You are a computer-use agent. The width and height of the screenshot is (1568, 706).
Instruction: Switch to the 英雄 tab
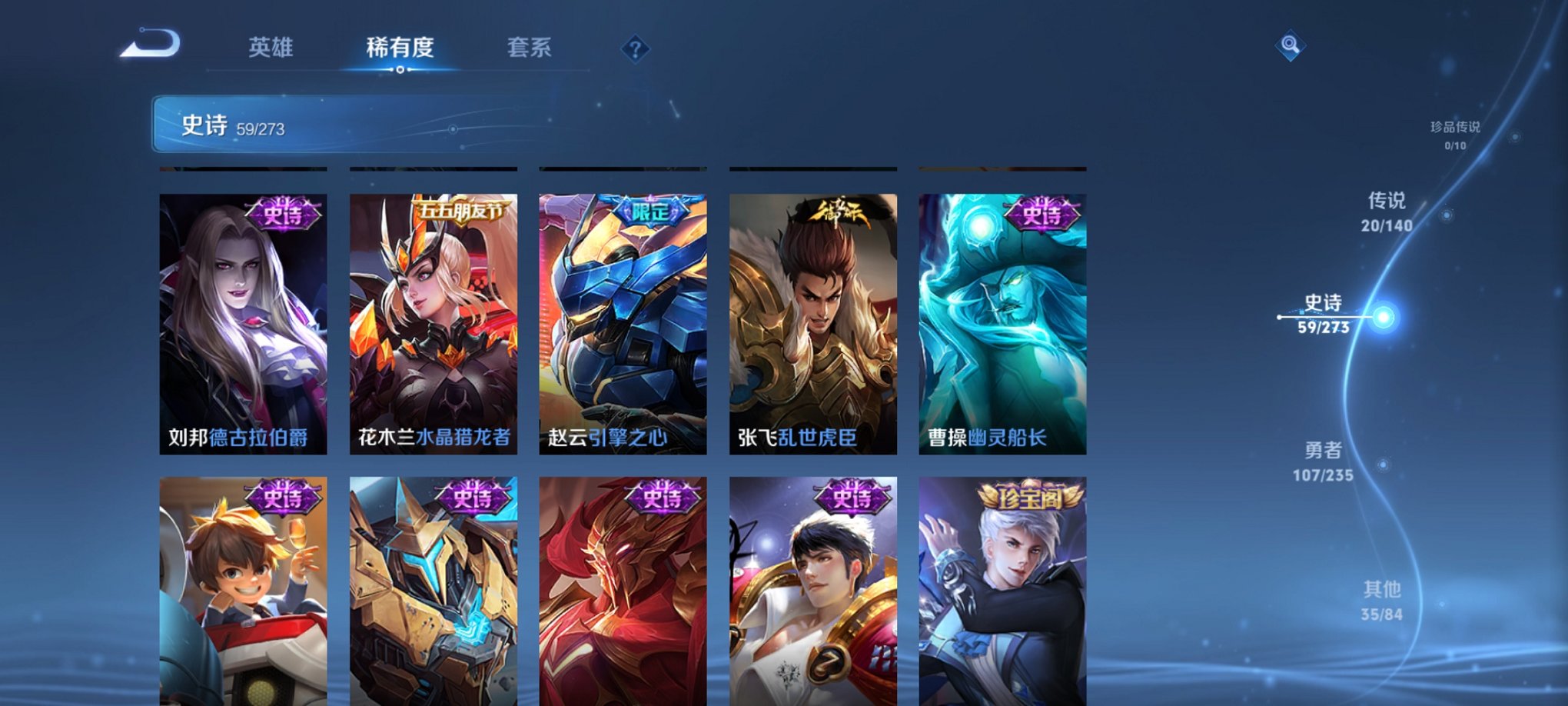[x=272, y=48]
